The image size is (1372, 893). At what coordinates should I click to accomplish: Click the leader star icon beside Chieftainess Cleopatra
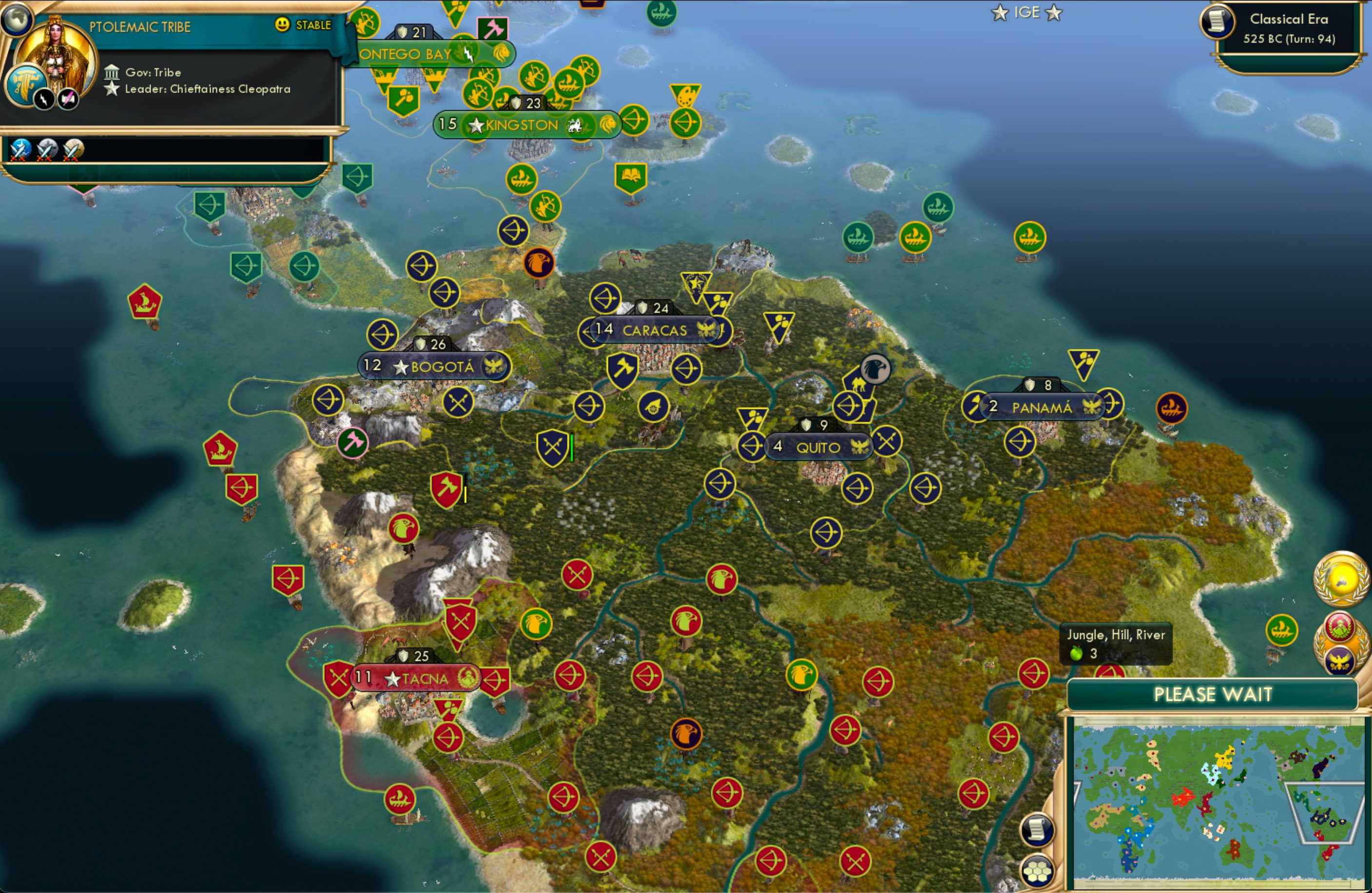(x=110, y=89)
